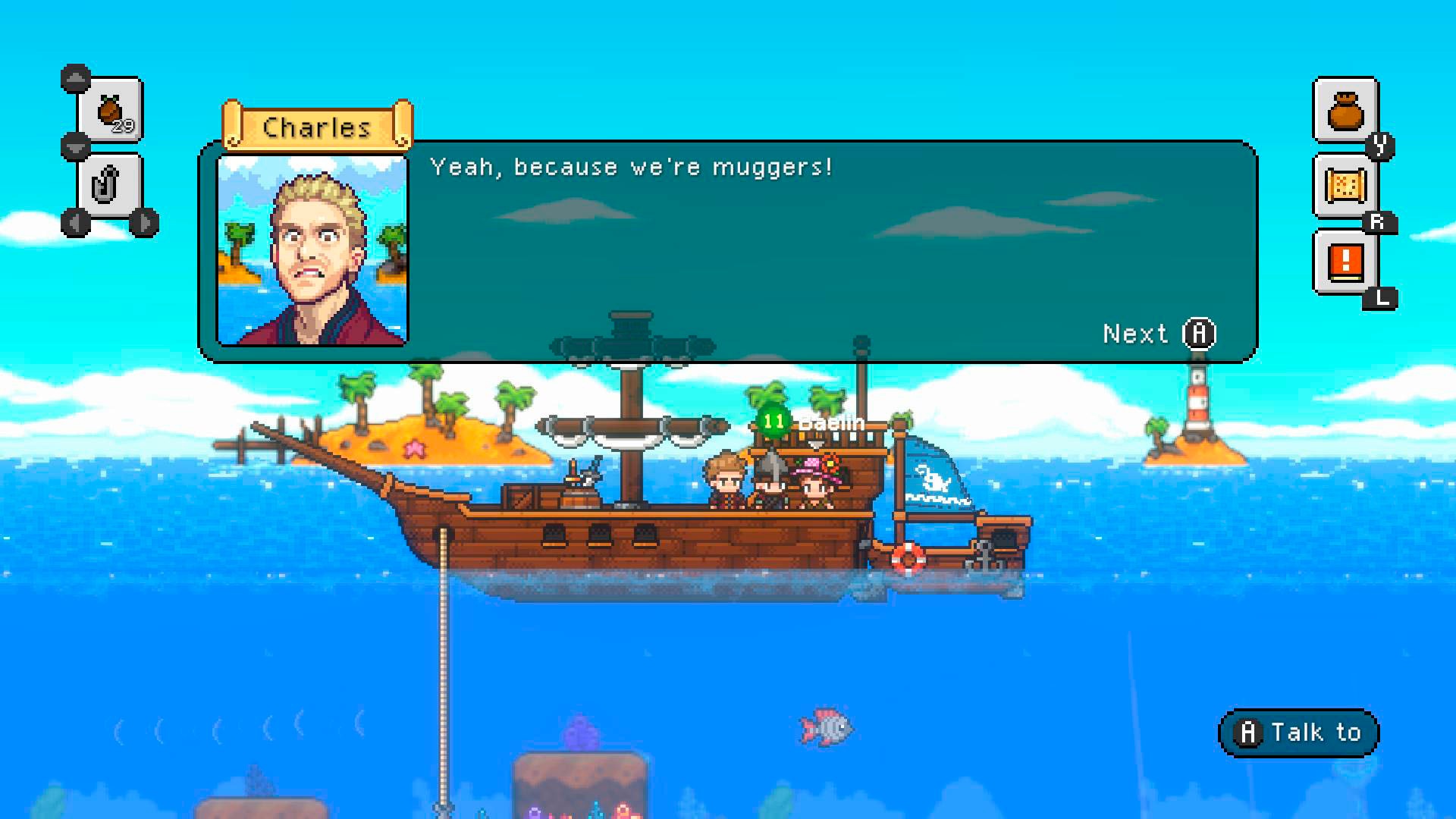Click the A button icon beside Next
This screenshot has width=1456, height=819.
pyautogui.click(x=1200, y=334)
